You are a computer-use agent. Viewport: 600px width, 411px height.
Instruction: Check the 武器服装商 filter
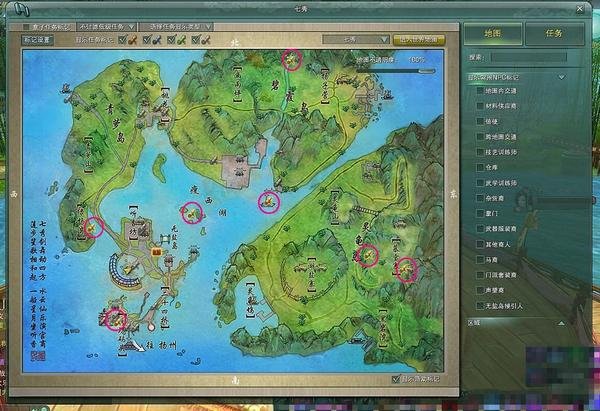click(x=481, y=229)
